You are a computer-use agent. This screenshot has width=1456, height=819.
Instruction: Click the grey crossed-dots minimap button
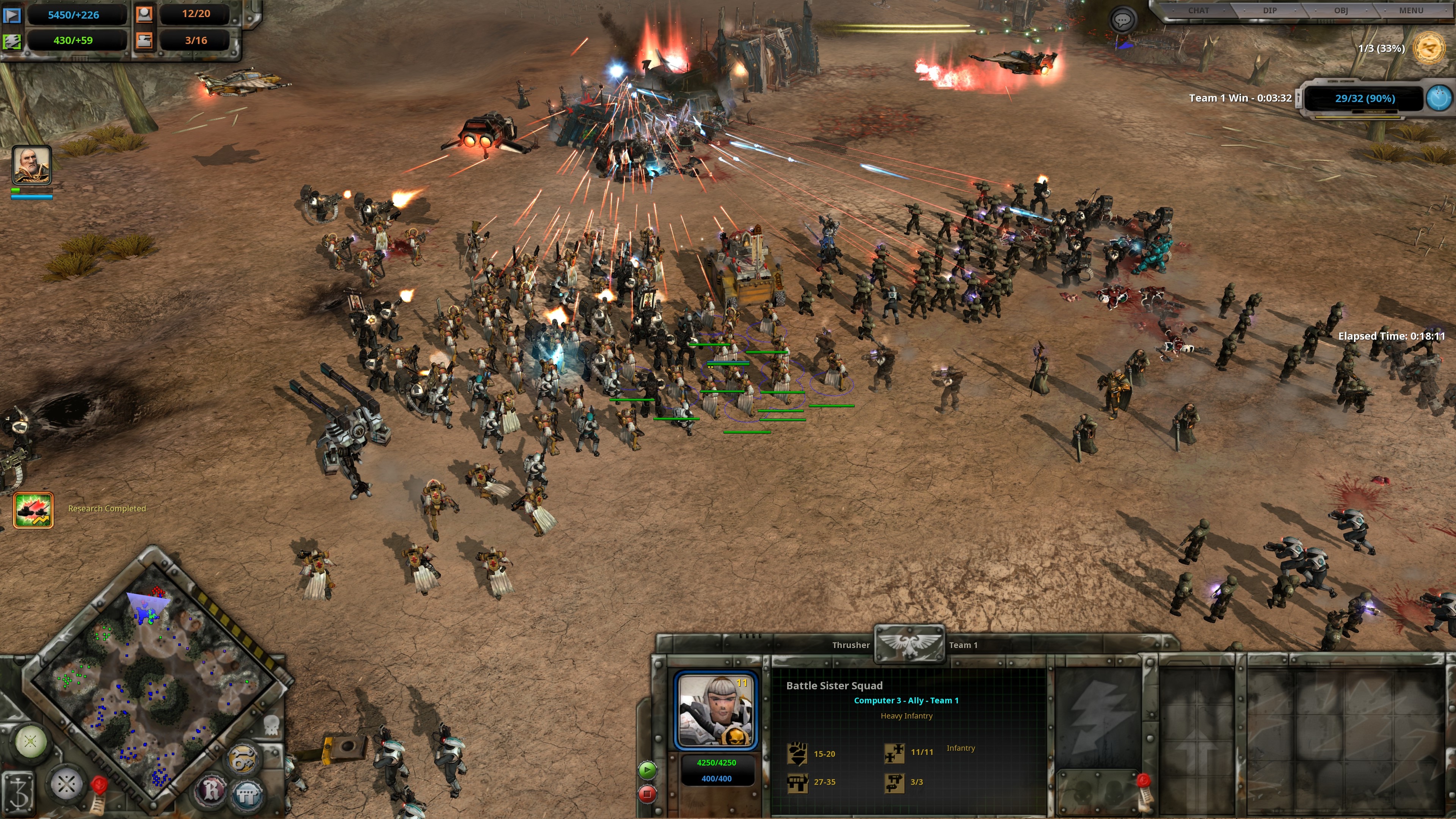click(67, 784)
